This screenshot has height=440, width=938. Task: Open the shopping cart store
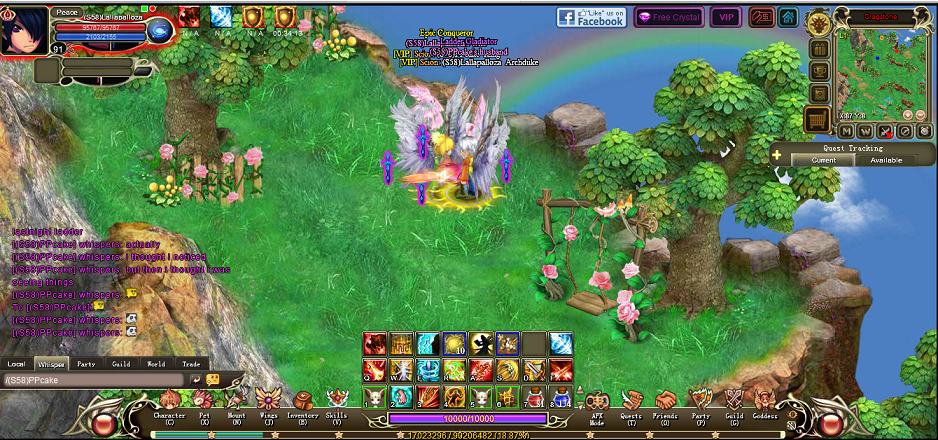tap(818, 119)
